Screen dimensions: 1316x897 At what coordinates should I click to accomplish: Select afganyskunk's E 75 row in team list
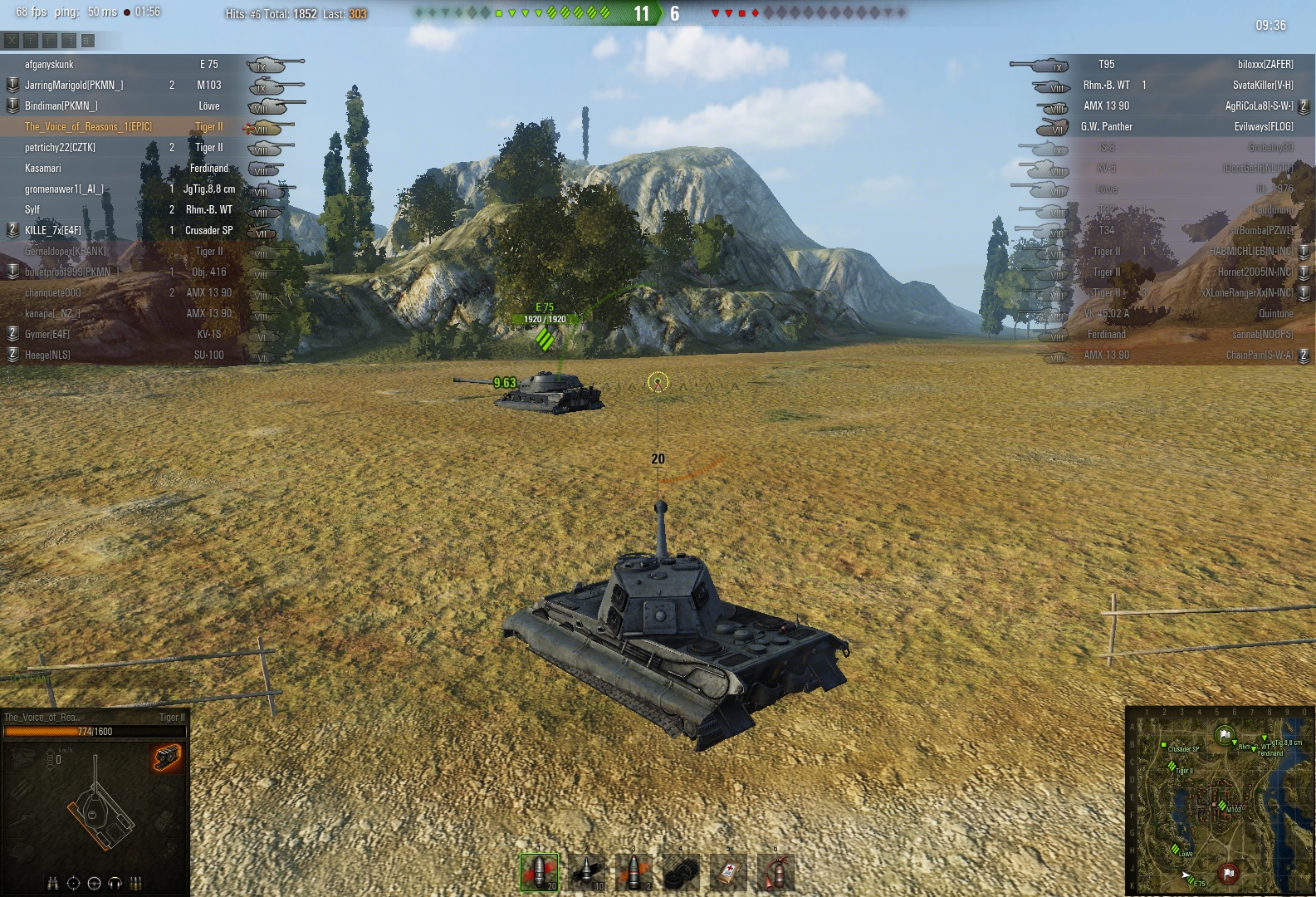coord(125,65)
